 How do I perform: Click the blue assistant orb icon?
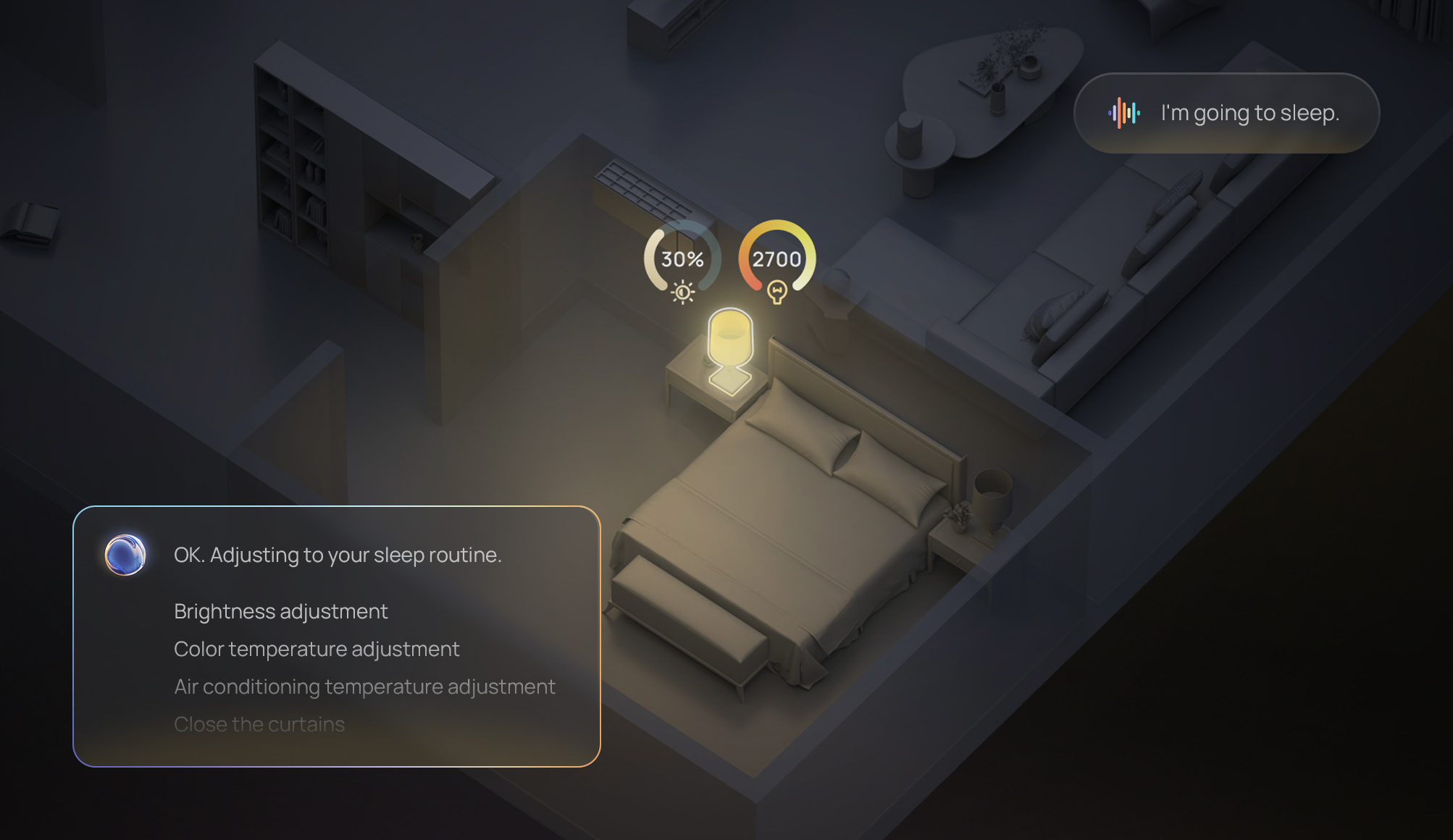(x=125, y=555)
